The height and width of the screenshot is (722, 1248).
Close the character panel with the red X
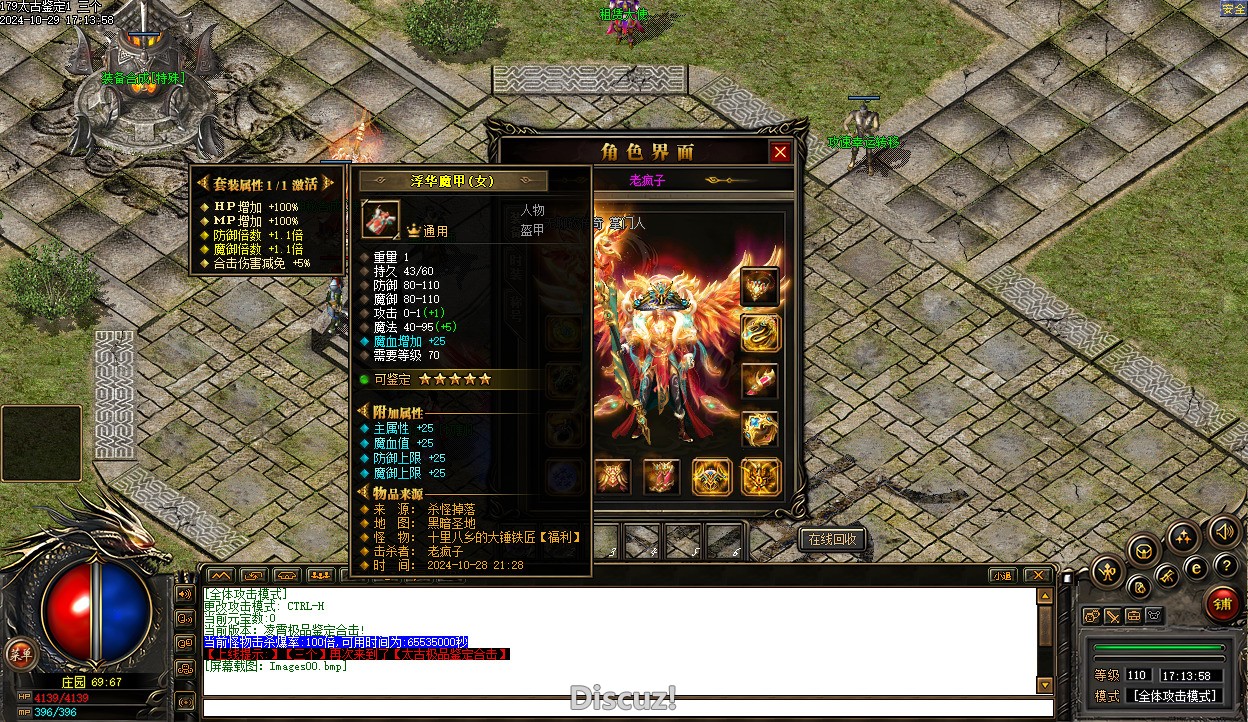[780, 152]
